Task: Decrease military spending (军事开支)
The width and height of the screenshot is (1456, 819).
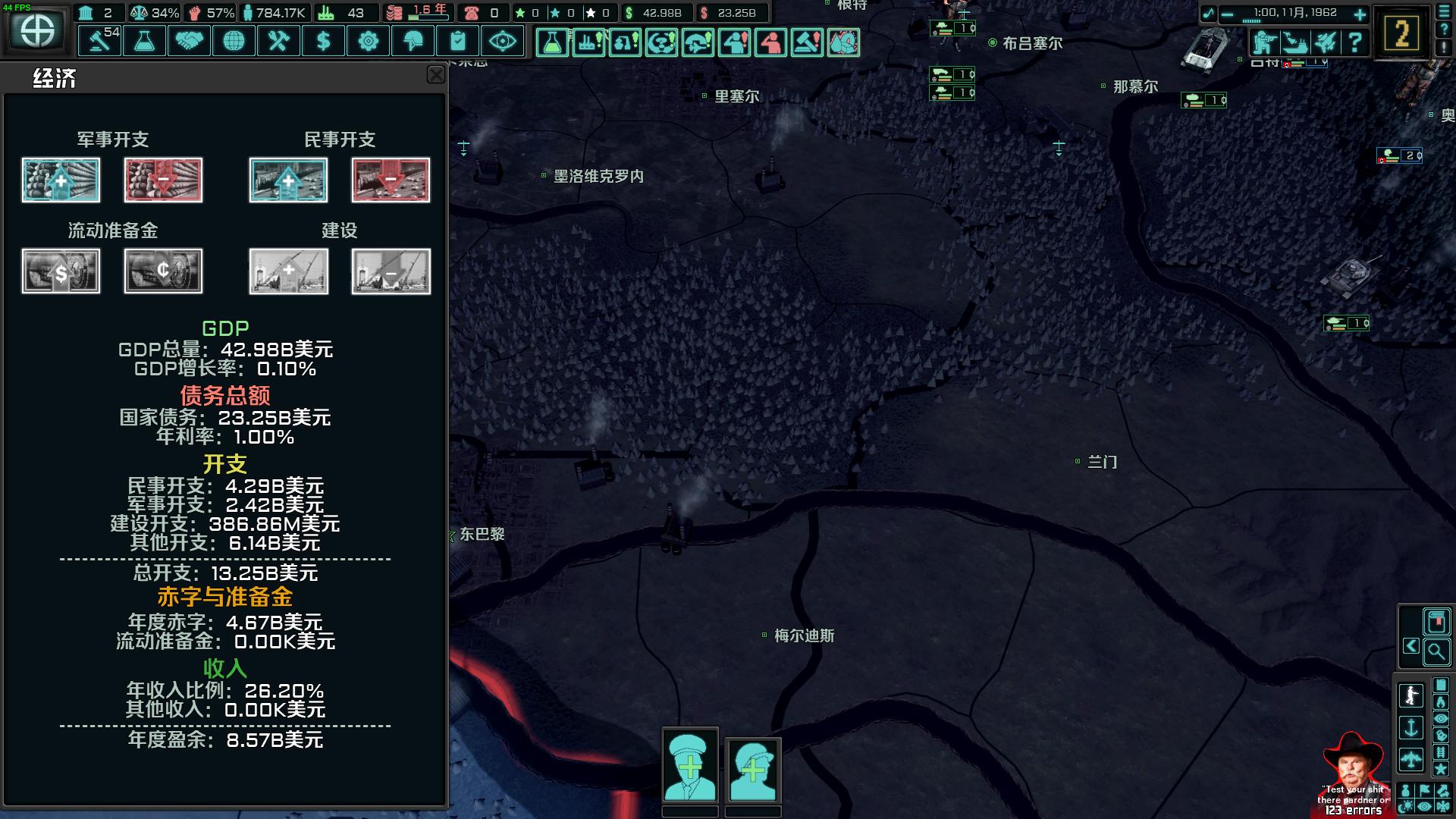Action: (163, 180)
